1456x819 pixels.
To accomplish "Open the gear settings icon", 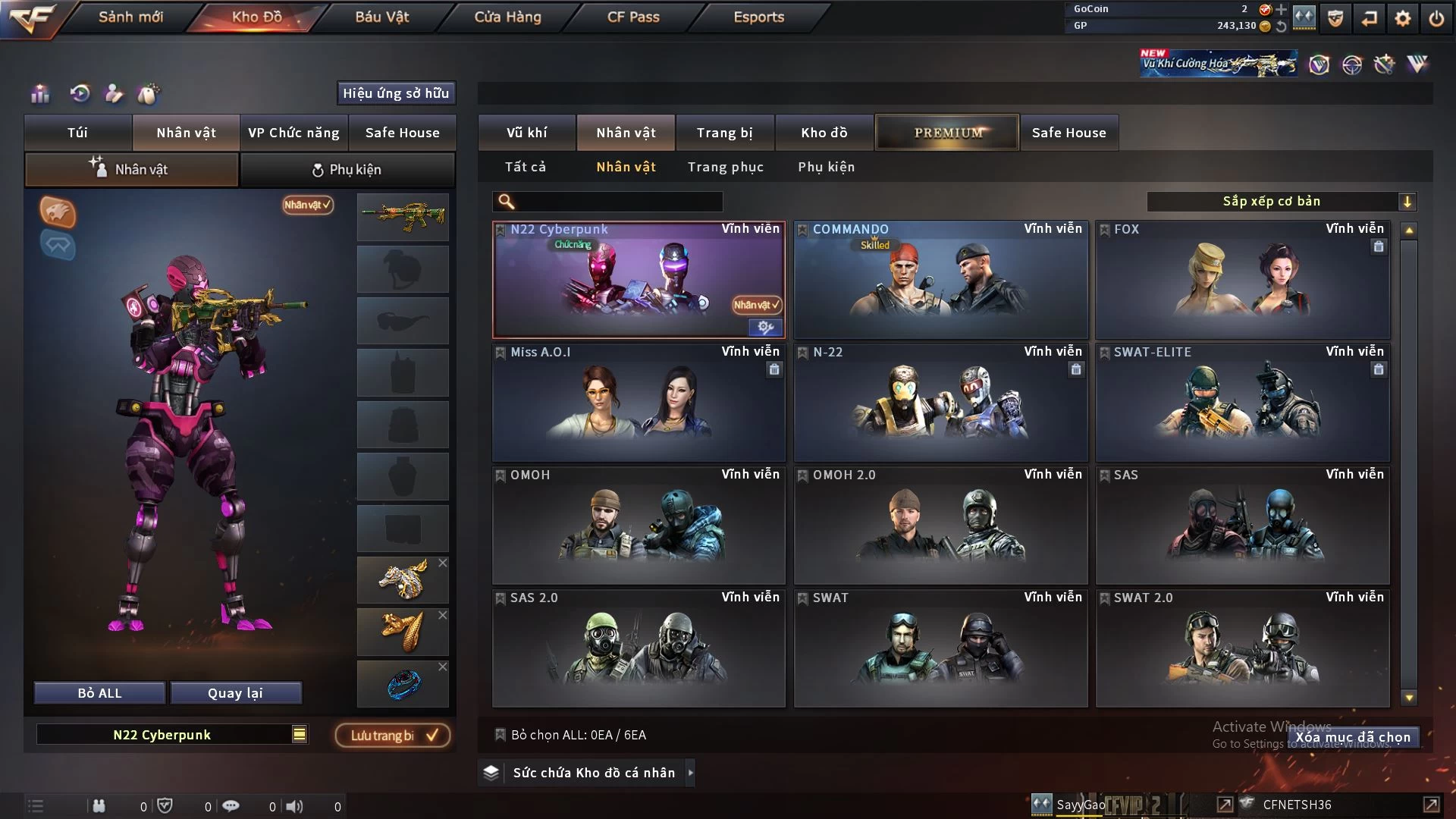I will (x=1402, y=18).
